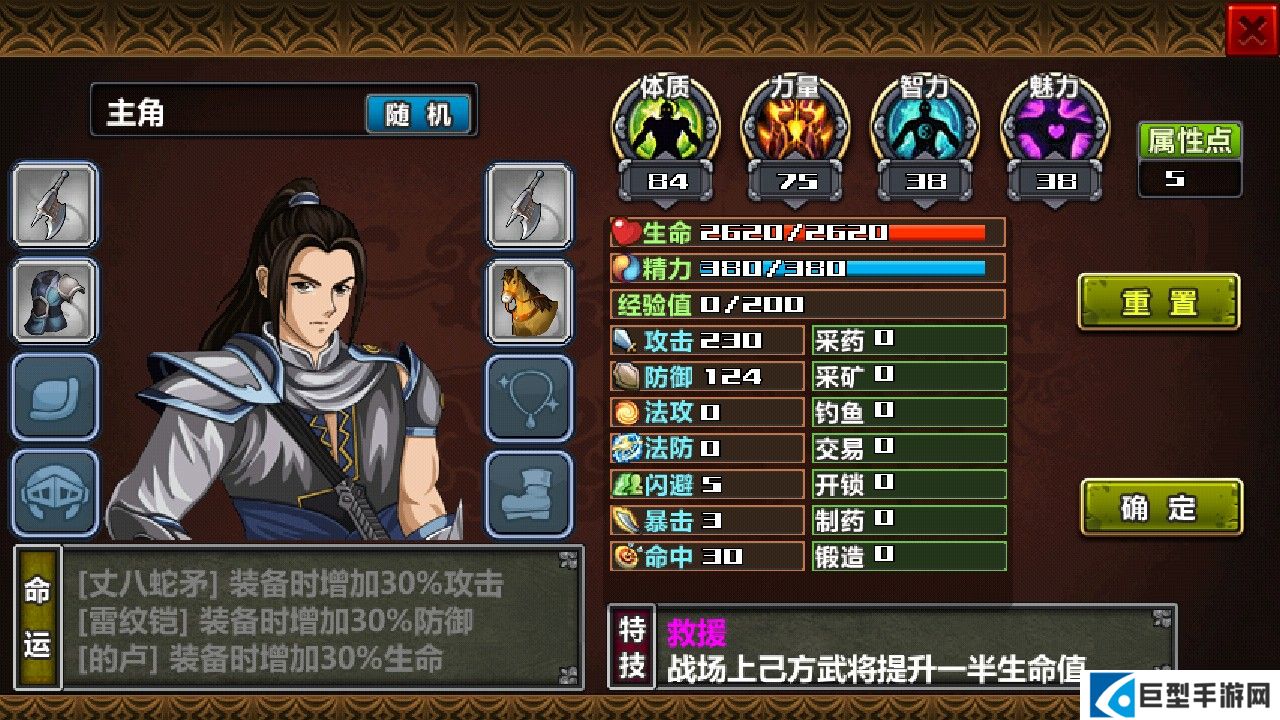
Task: Click the 闪避 dodge stat icon
Action: pyautogui.click(x=627, y=484)
